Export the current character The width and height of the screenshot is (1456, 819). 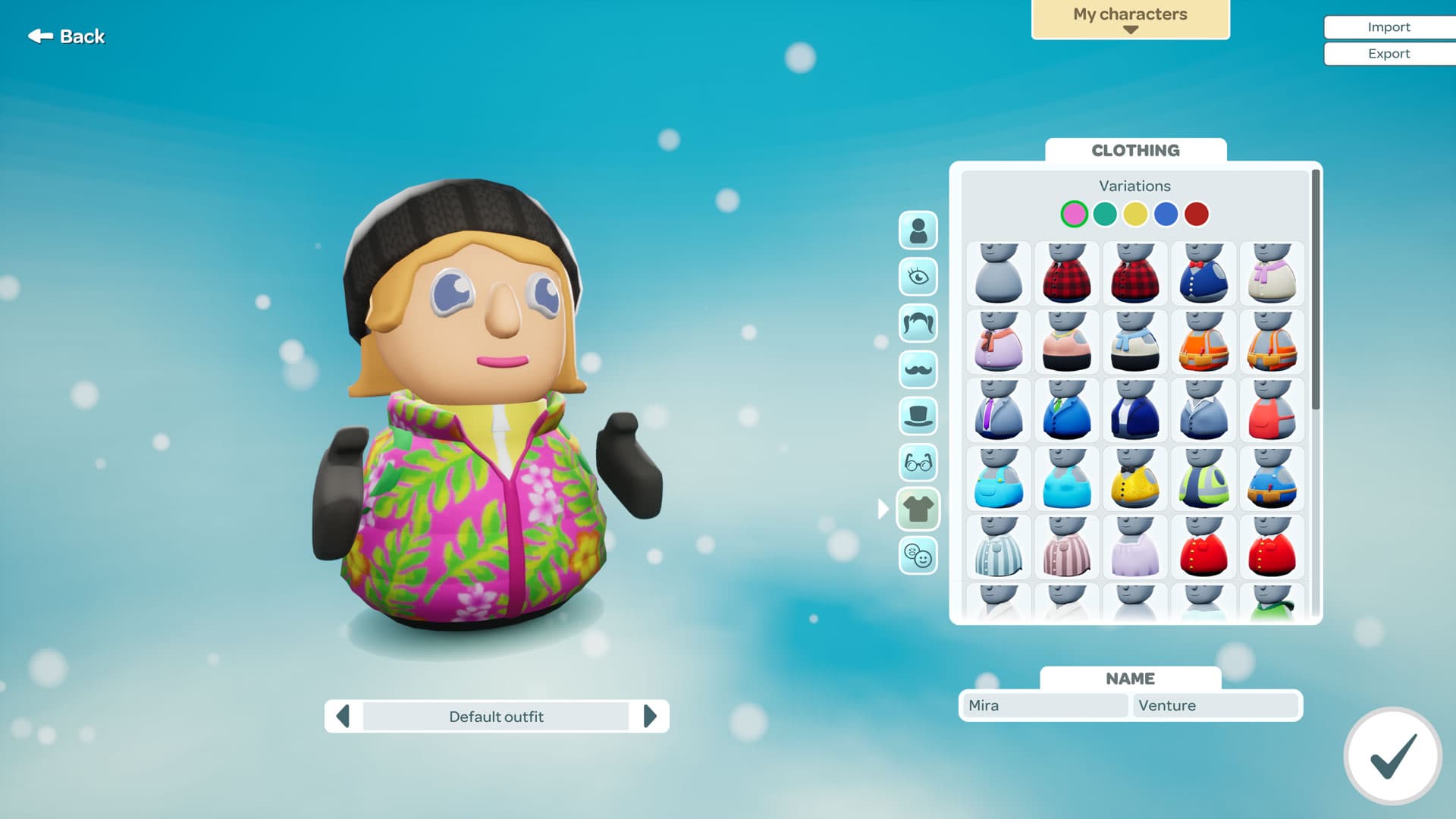click(x=1389, y=53)
